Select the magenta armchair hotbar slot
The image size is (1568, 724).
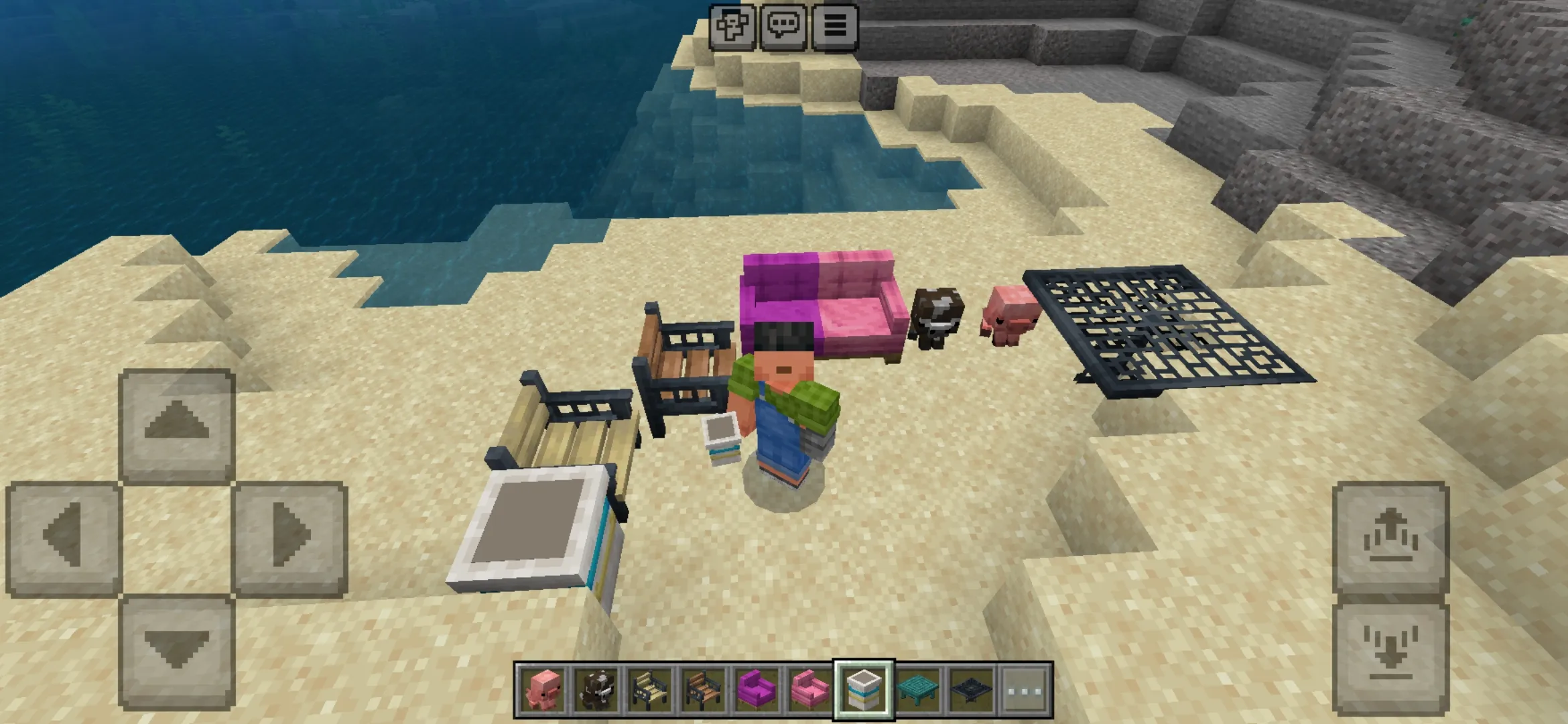757,689
